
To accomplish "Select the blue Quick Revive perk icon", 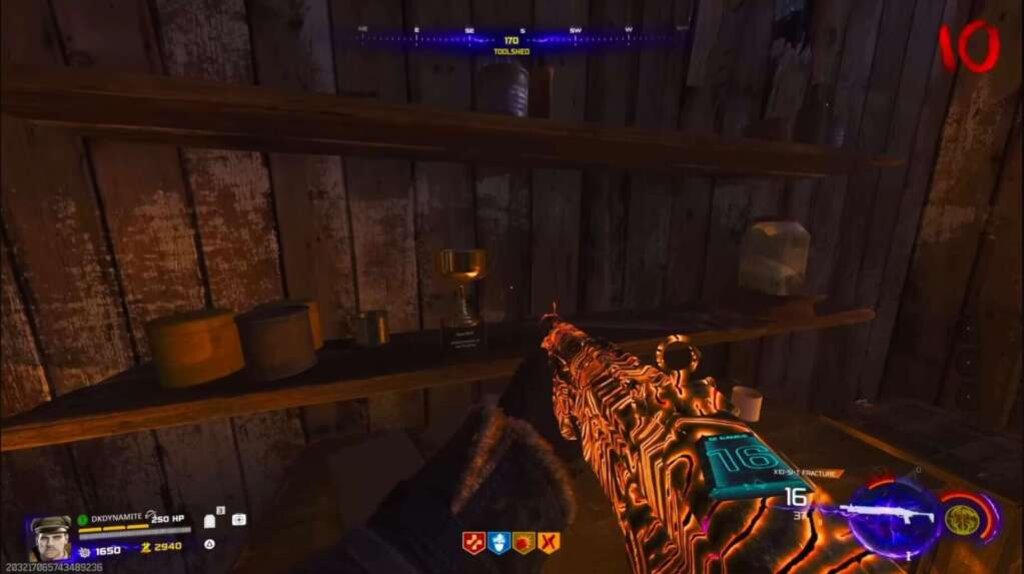I will (x=499, y=543).
